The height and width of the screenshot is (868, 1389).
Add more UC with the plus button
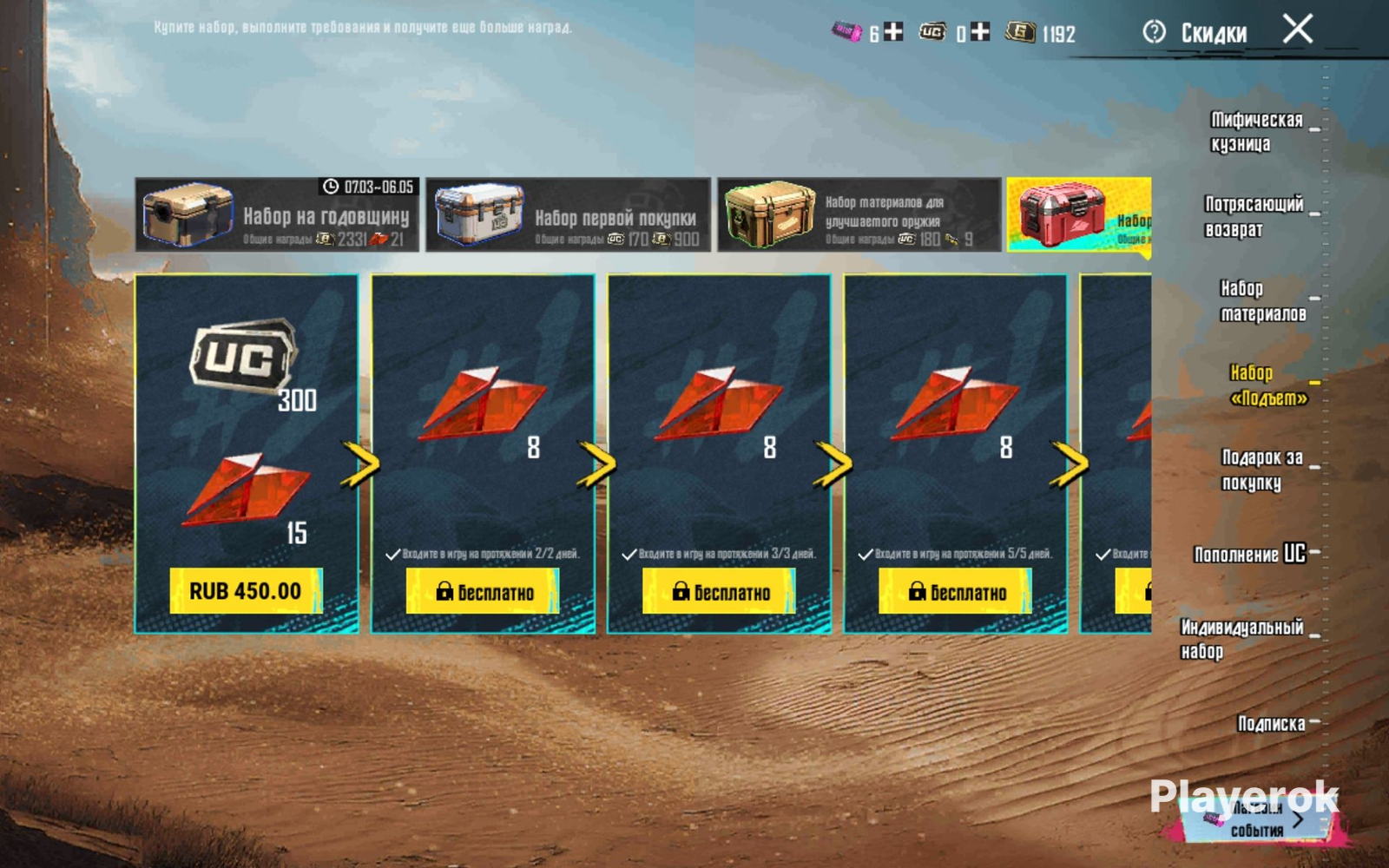click(x=980, y=32)
